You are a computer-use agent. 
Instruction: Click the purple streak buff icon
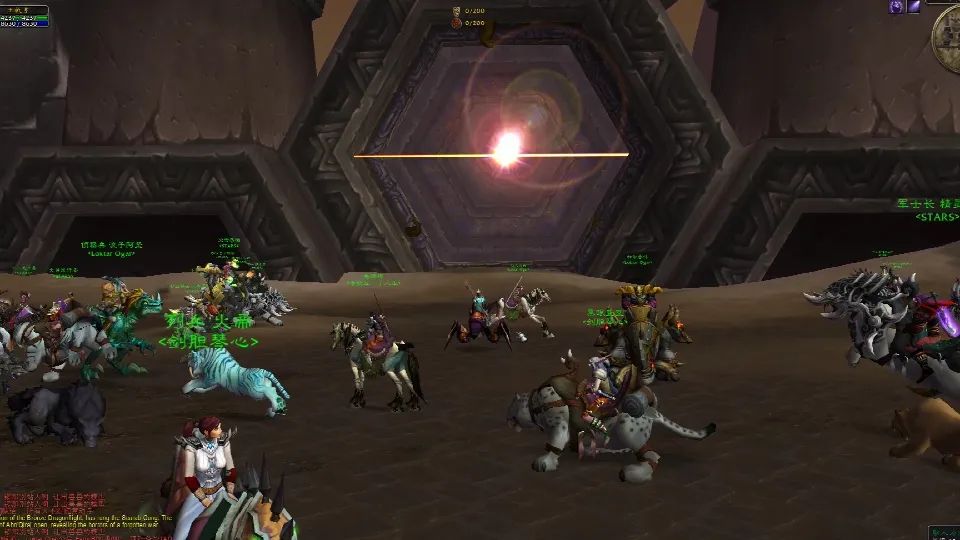[916, 7]
